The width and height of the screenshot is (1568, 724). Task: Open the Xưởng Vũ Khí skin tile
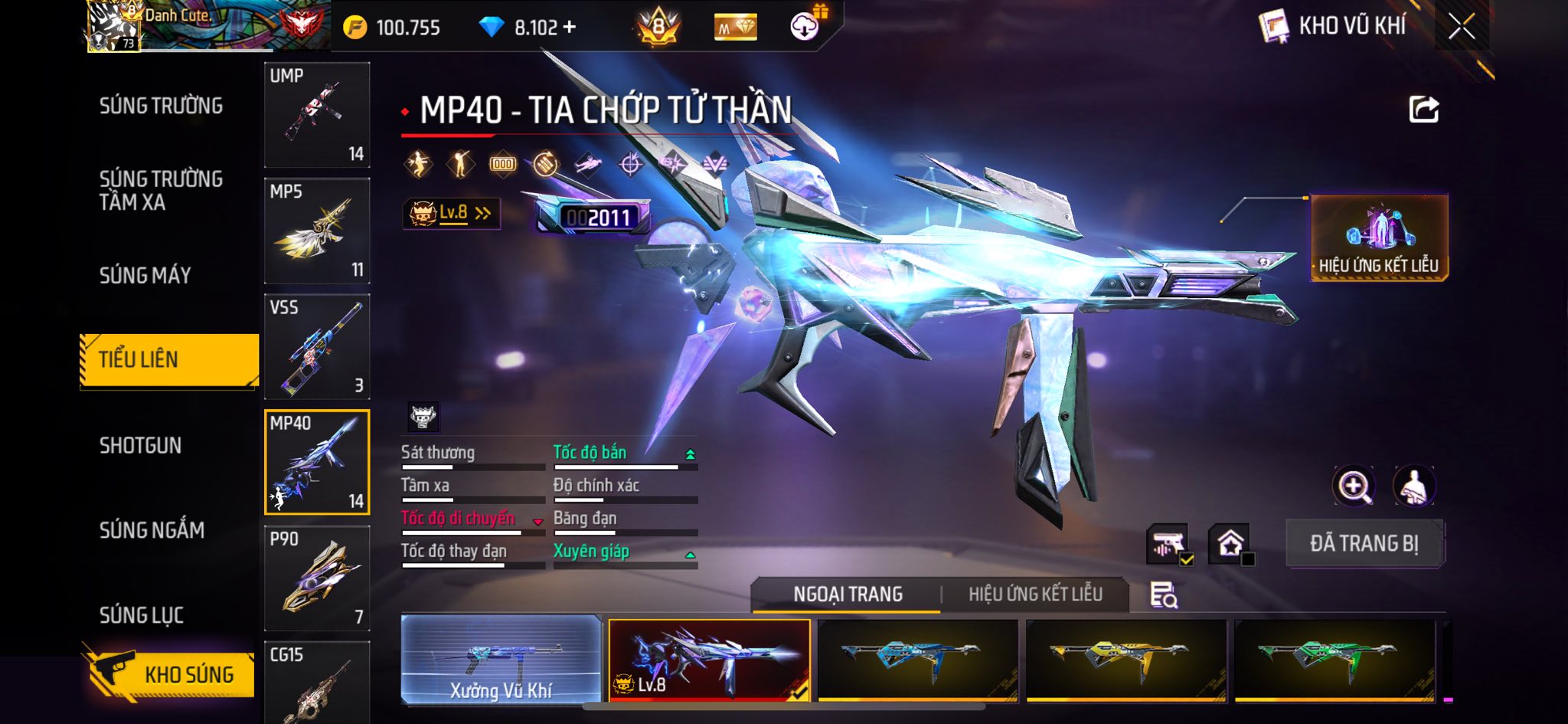point(501,660)
